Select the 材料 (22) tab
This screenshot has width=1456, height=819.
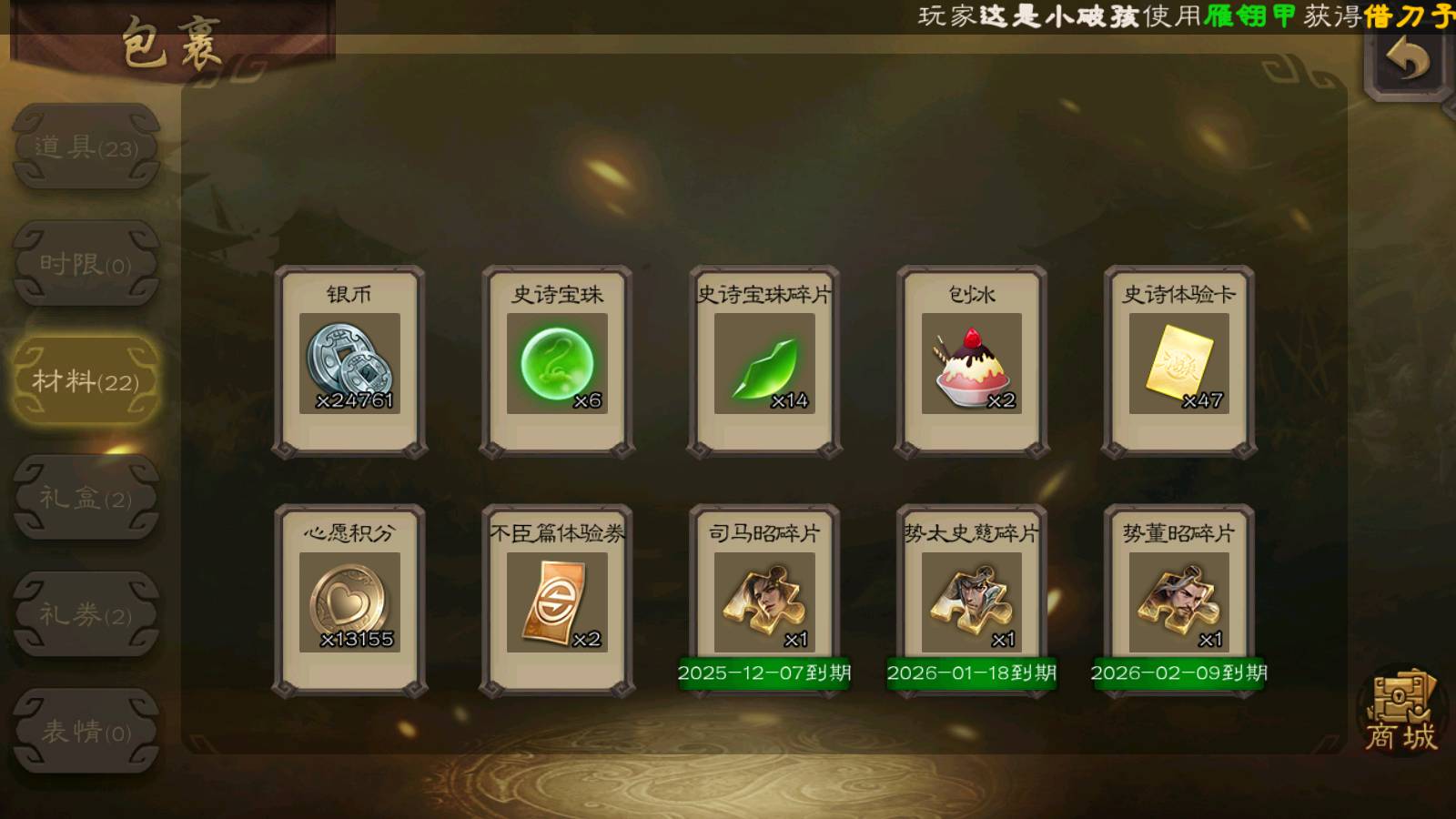(x=86, y=380)
